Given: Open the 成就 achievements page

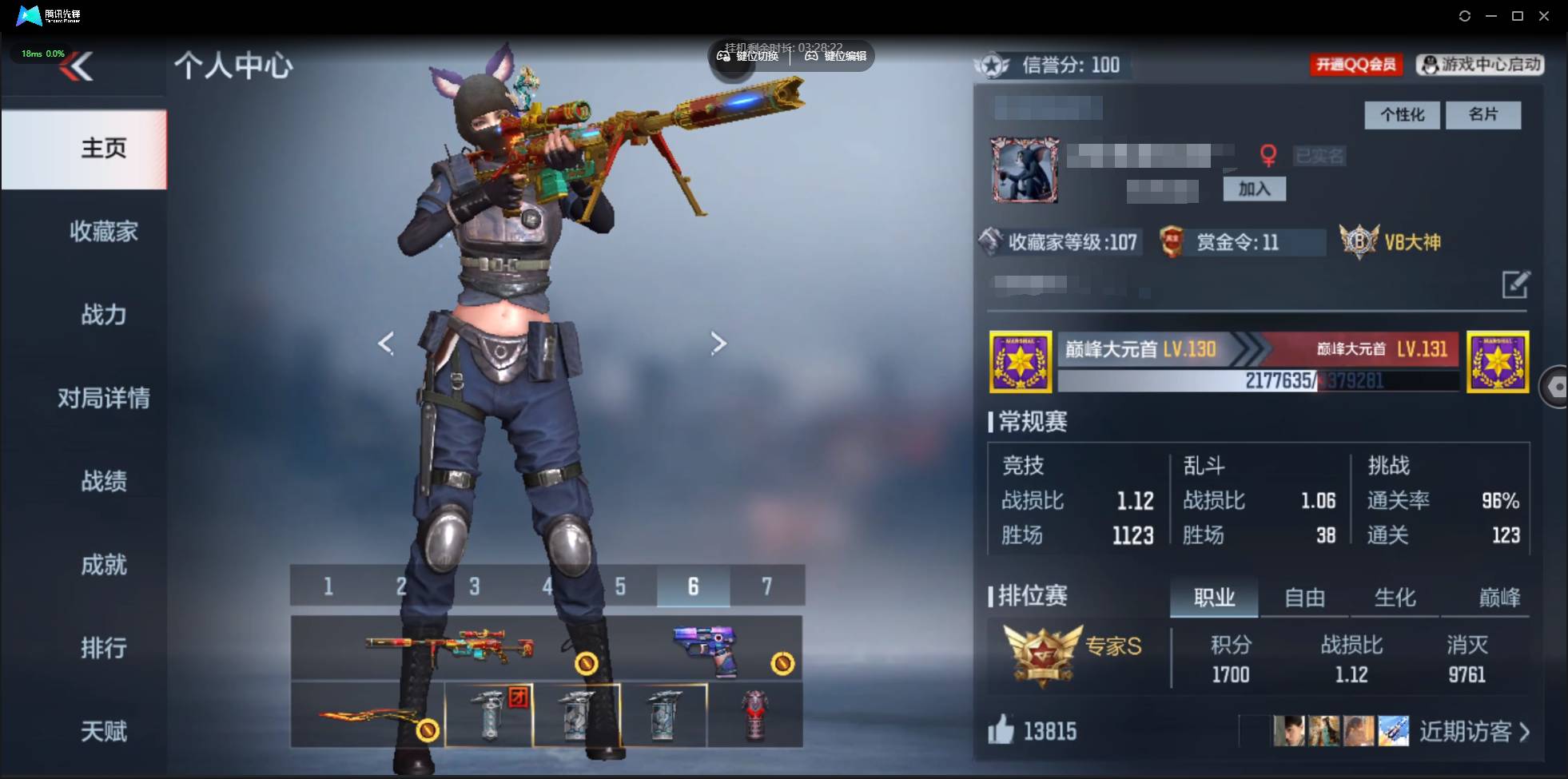Looking at the screenshot, I should tap(103, 565).
